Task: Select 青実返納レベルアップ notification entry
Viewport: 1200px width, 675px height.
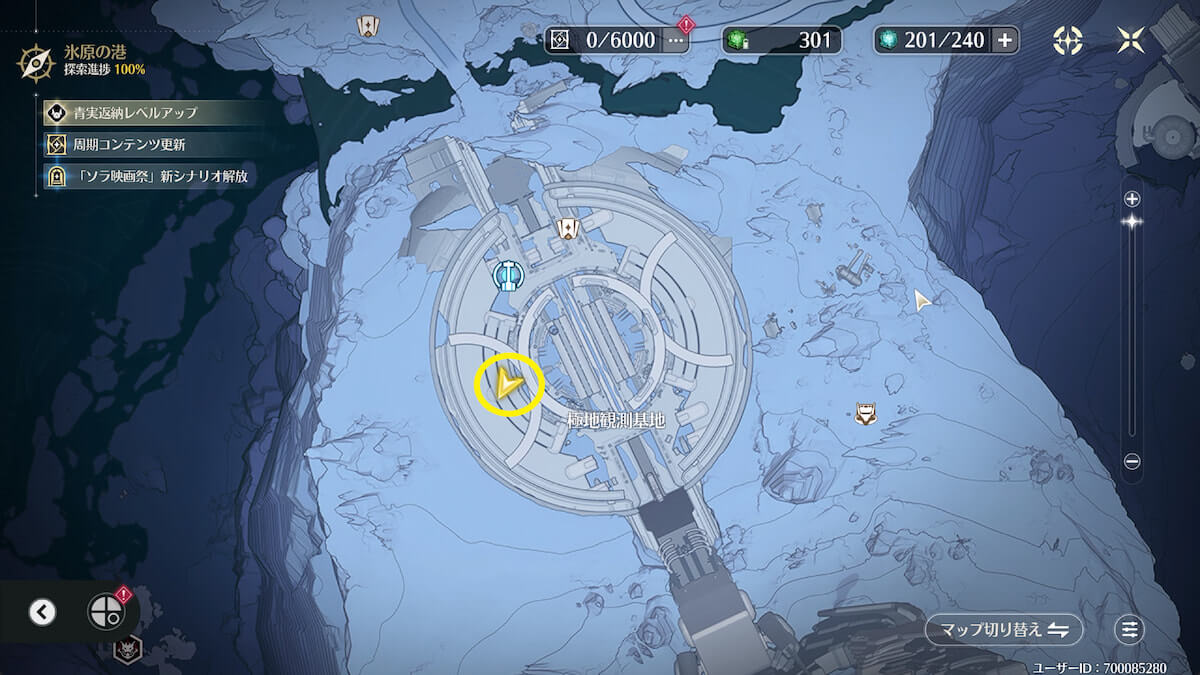Action: click(133, 112)
